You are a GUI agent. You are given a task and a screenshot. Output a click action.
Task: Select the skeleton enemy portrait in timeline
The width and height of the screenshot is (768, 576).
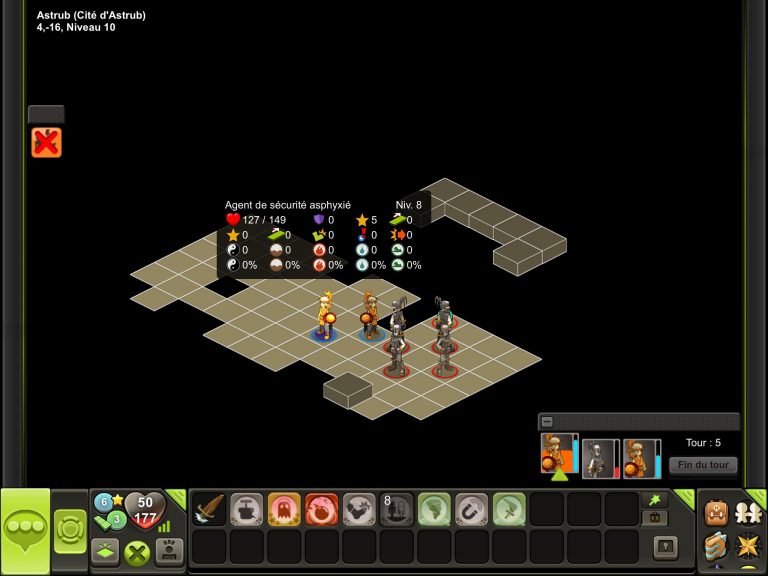[x=600, y=458]
